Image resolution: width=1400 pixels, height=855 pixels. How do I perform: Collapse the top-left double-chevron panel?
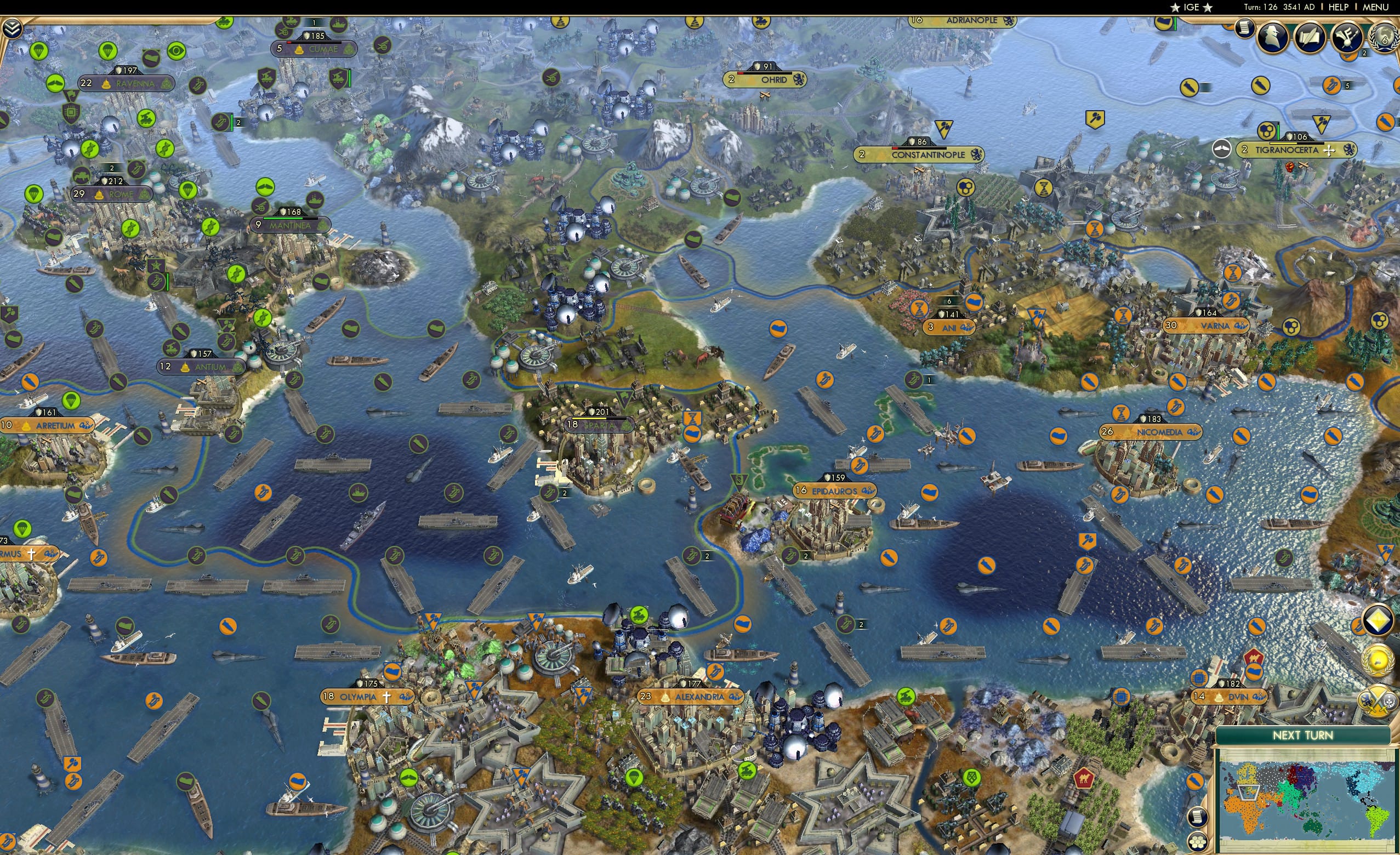coord(13,27)
